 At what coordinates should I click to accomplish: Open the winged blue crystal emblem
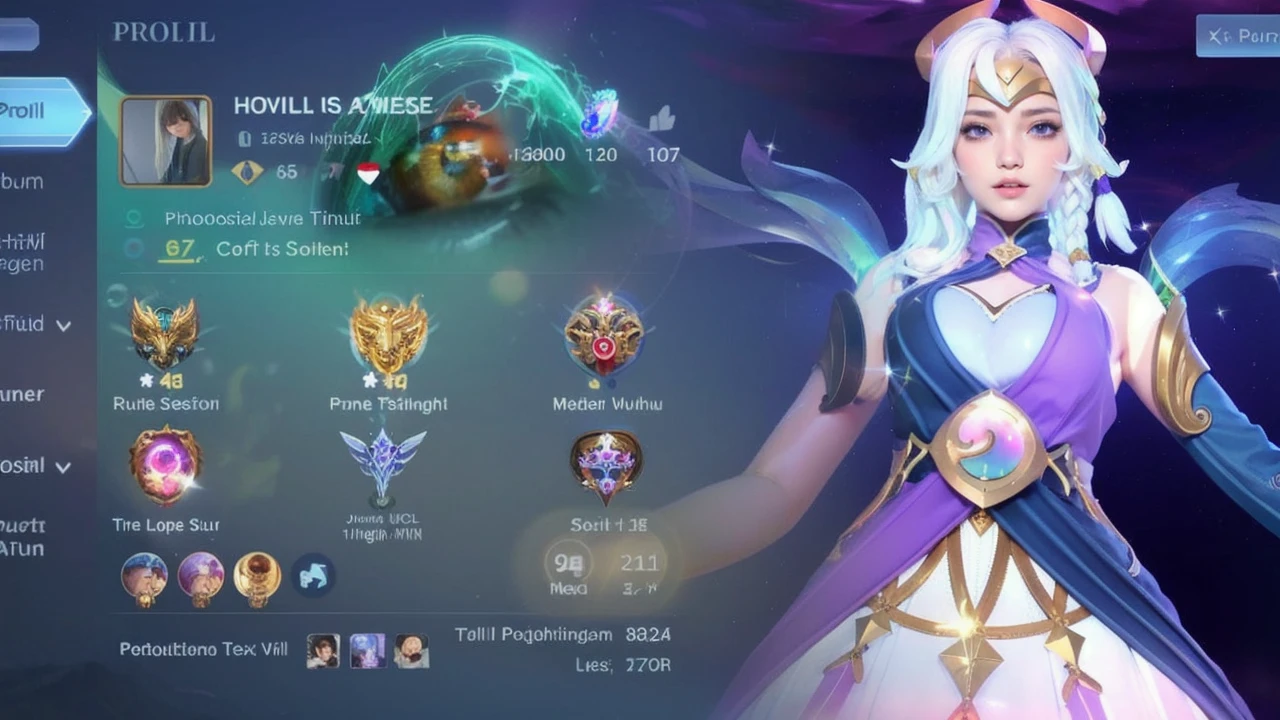(x=382, y=462)
